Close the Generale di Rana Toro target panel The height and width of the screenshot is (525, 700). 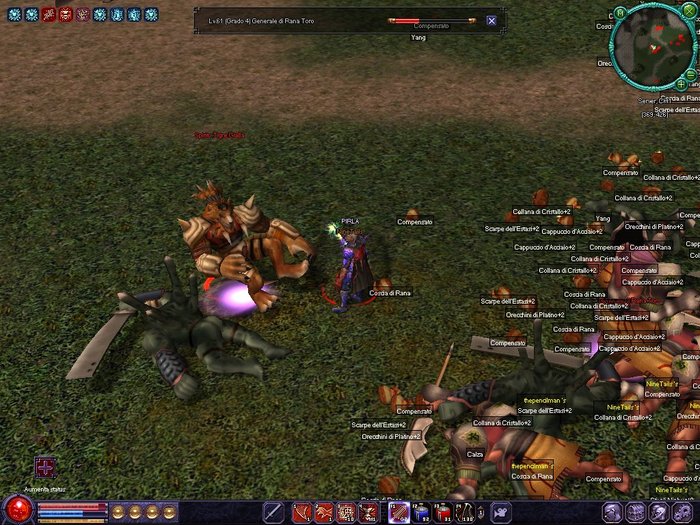[491, 20]
